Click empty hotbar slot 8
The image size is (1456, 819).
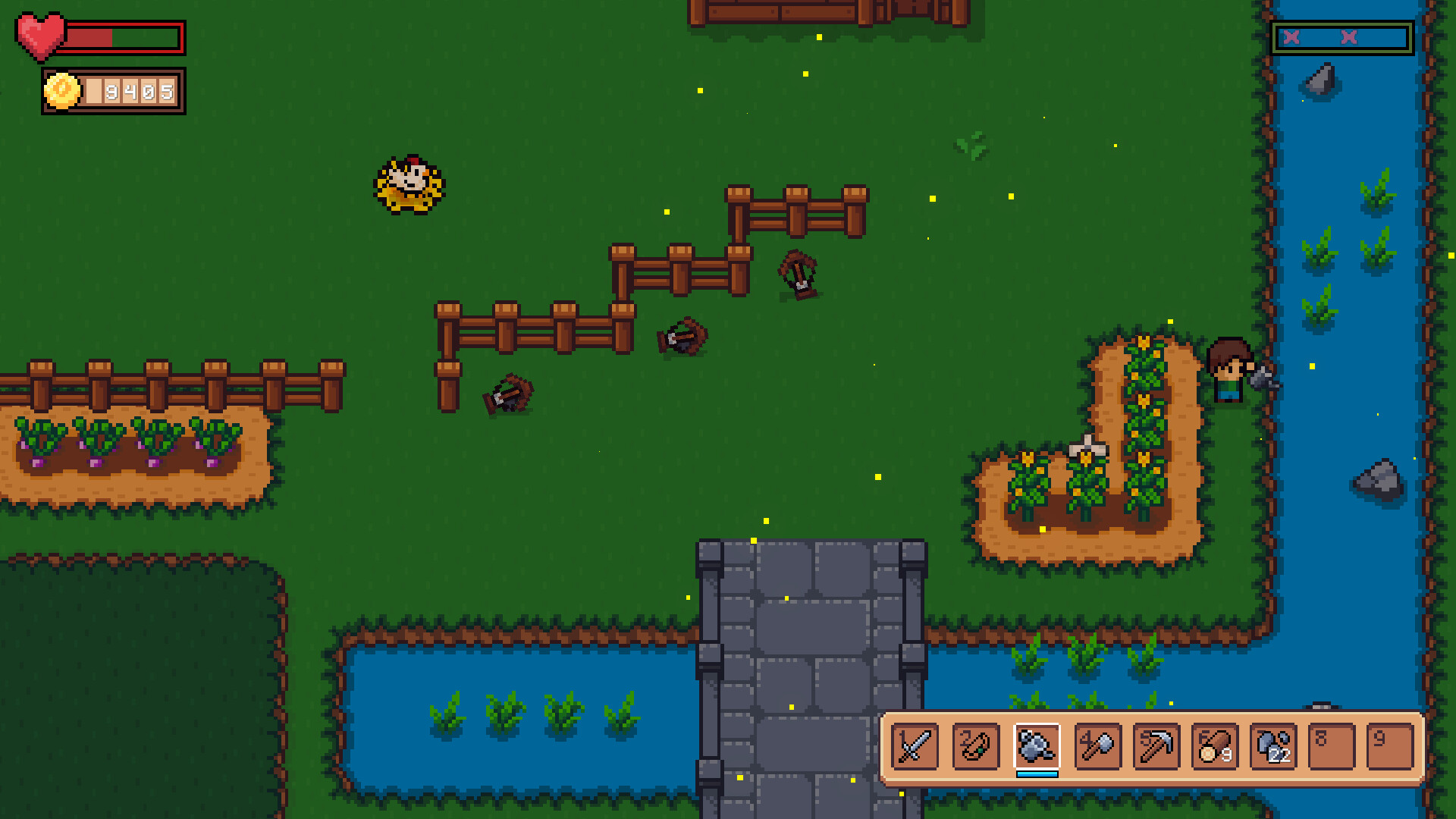click(x=1332, y=747)
